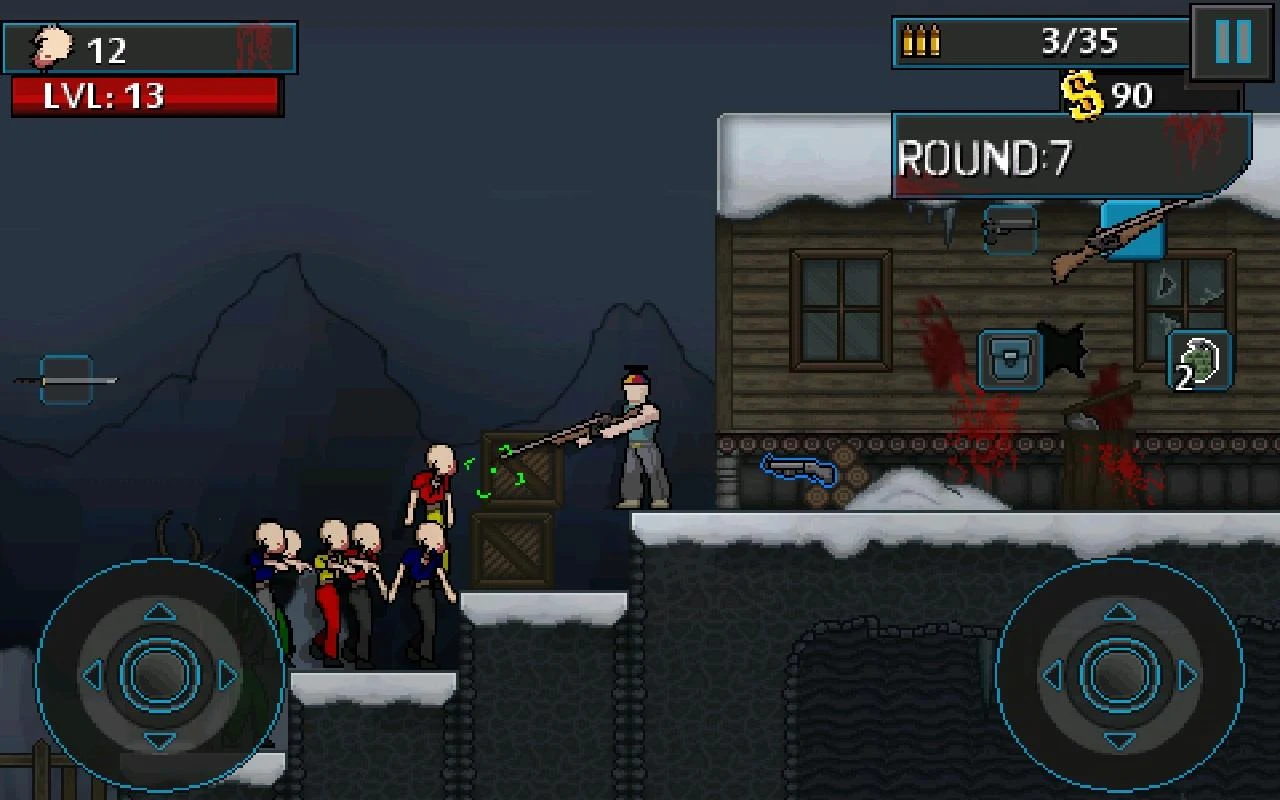Tap the right joystick's left arrow
Image resolution: width=1280 pixels, height=800 pixels.
(1053, 676)
